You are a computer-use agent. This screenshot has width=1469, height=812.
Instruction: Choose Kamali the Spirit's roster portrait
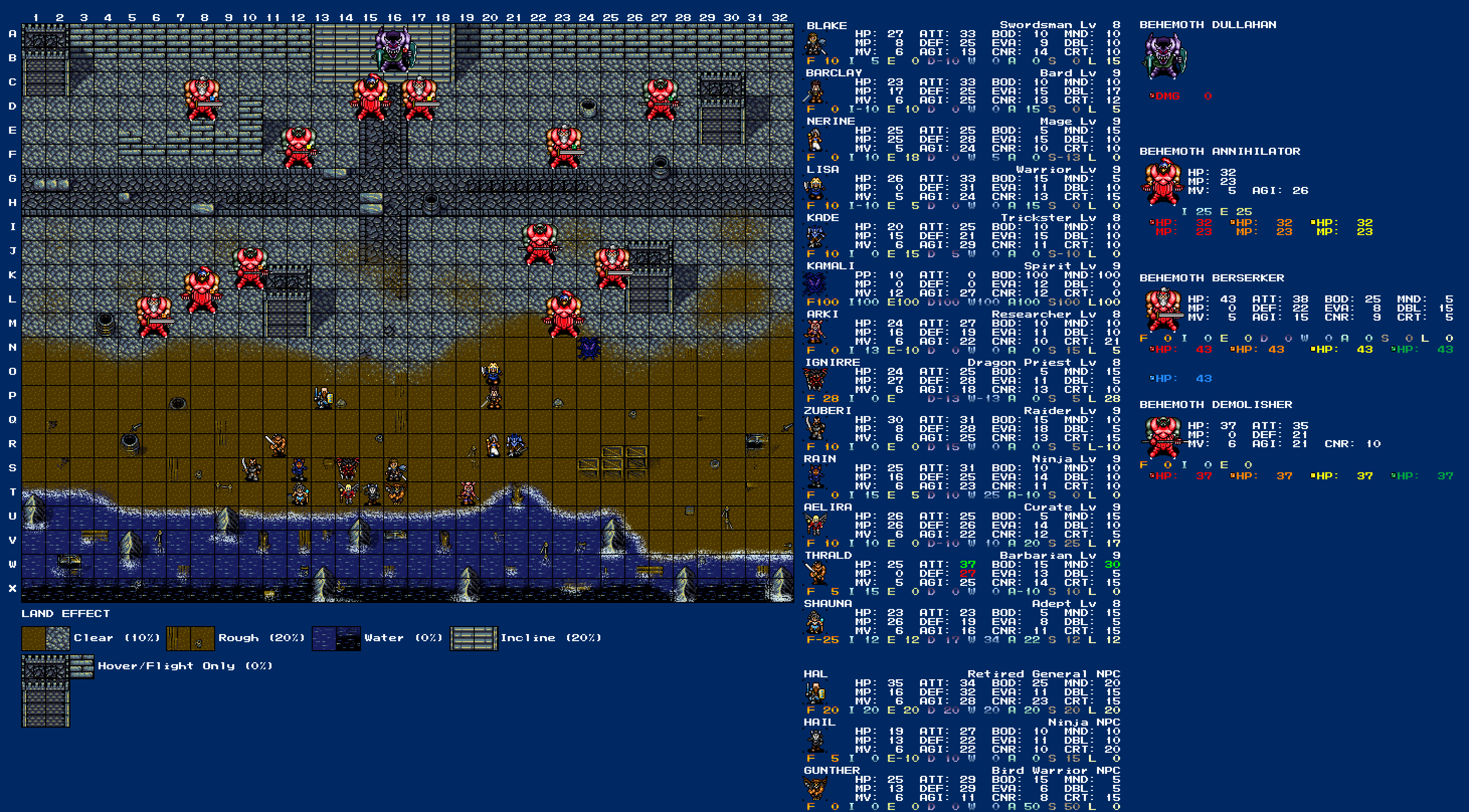815,284
